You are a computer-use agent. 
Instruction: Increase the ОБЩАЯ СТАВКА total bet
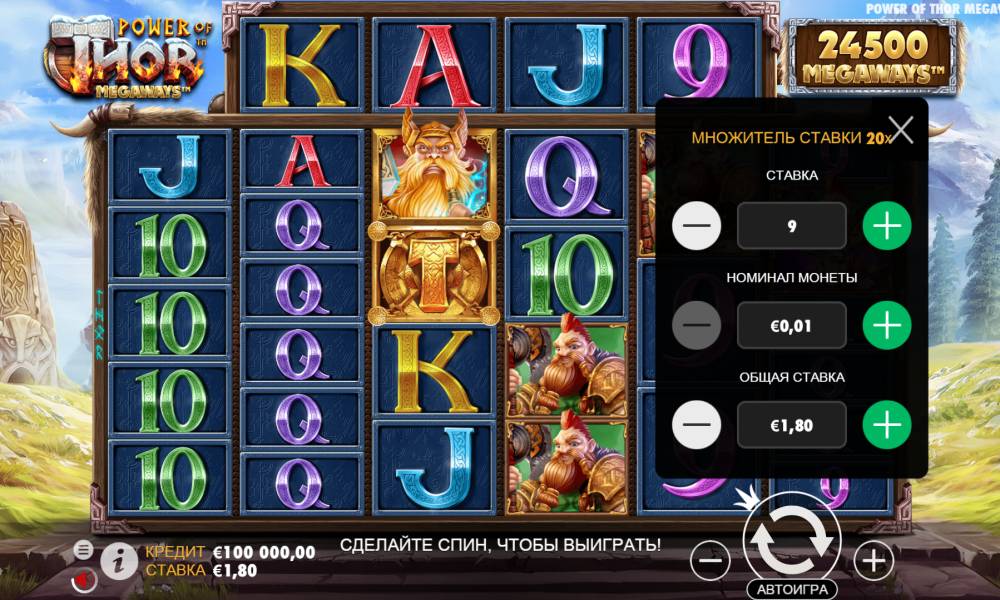tap(887, 426)
